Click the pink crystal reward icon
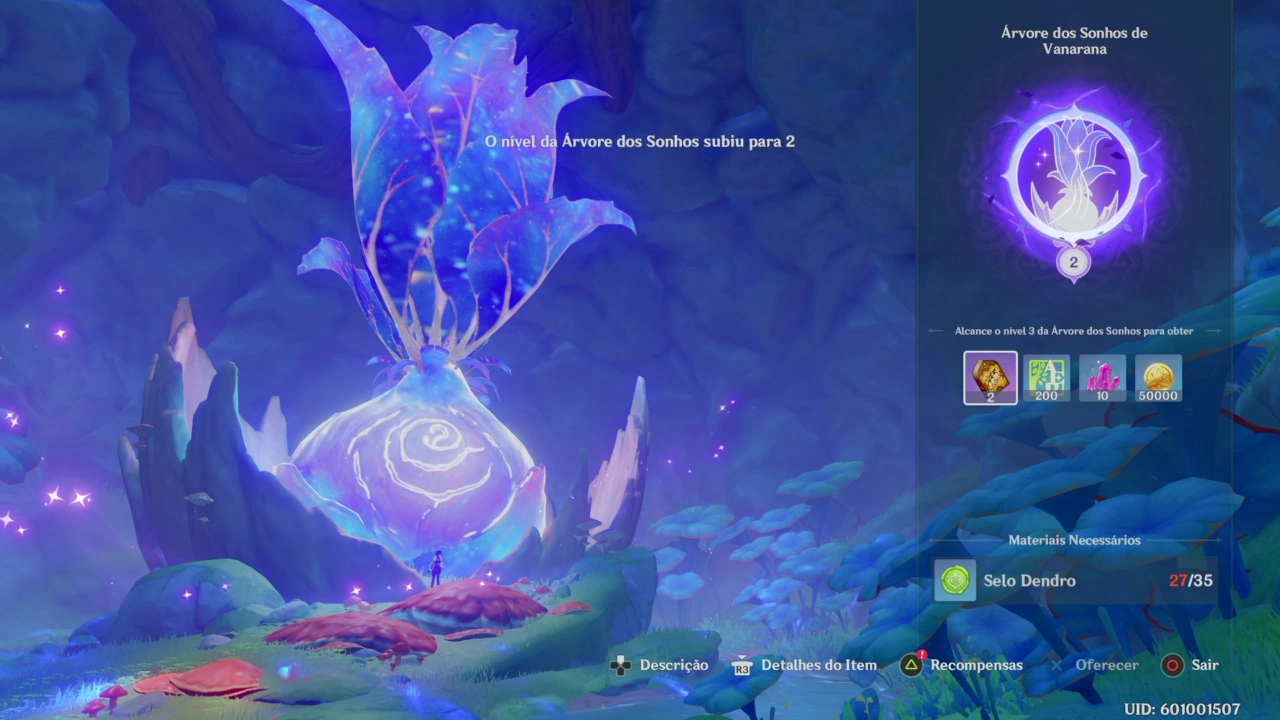This screenshot has height=720, width=1280. (x=1102, y=377)
